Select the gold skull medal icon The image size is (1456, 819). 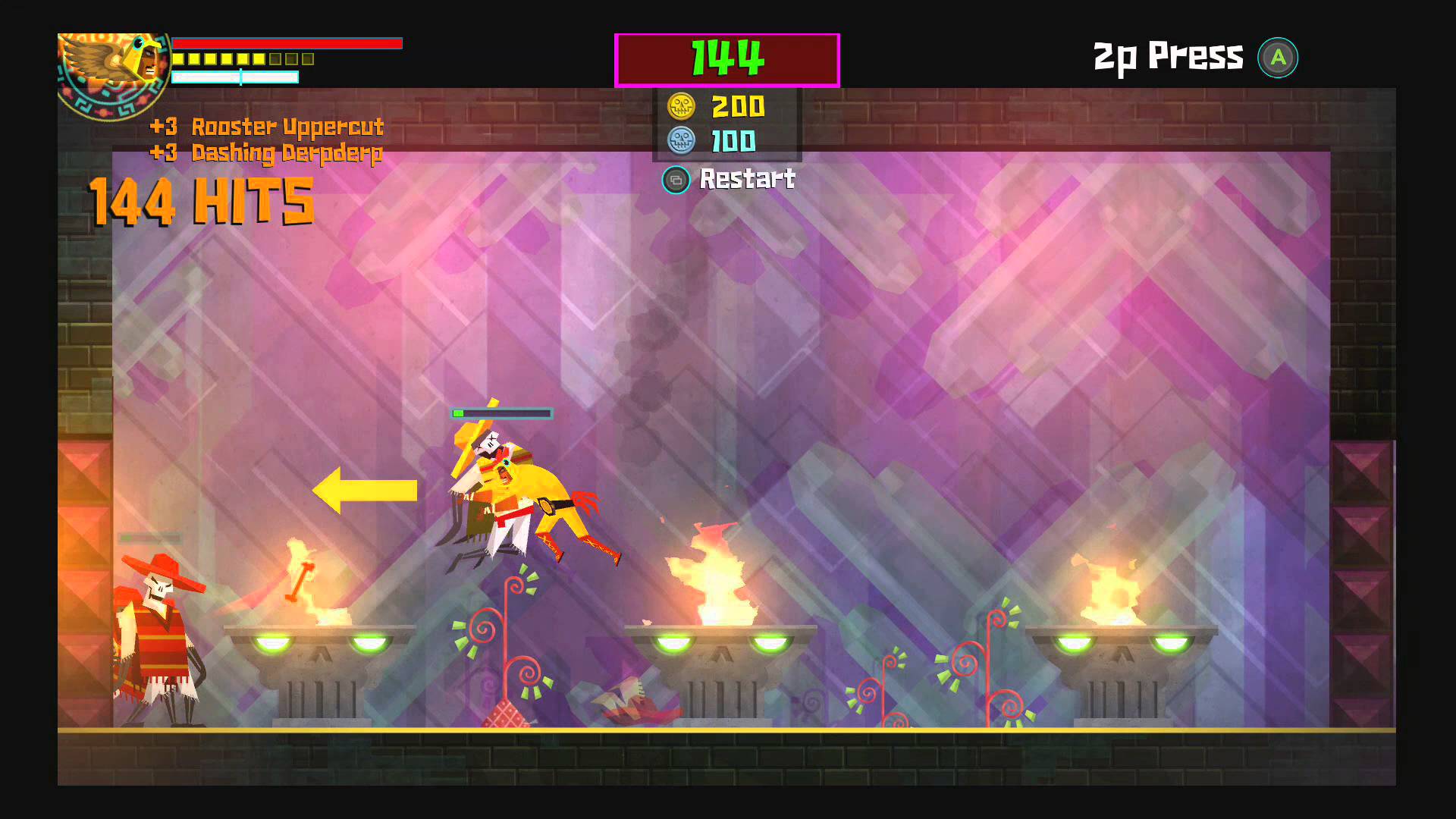coord(681,107)
